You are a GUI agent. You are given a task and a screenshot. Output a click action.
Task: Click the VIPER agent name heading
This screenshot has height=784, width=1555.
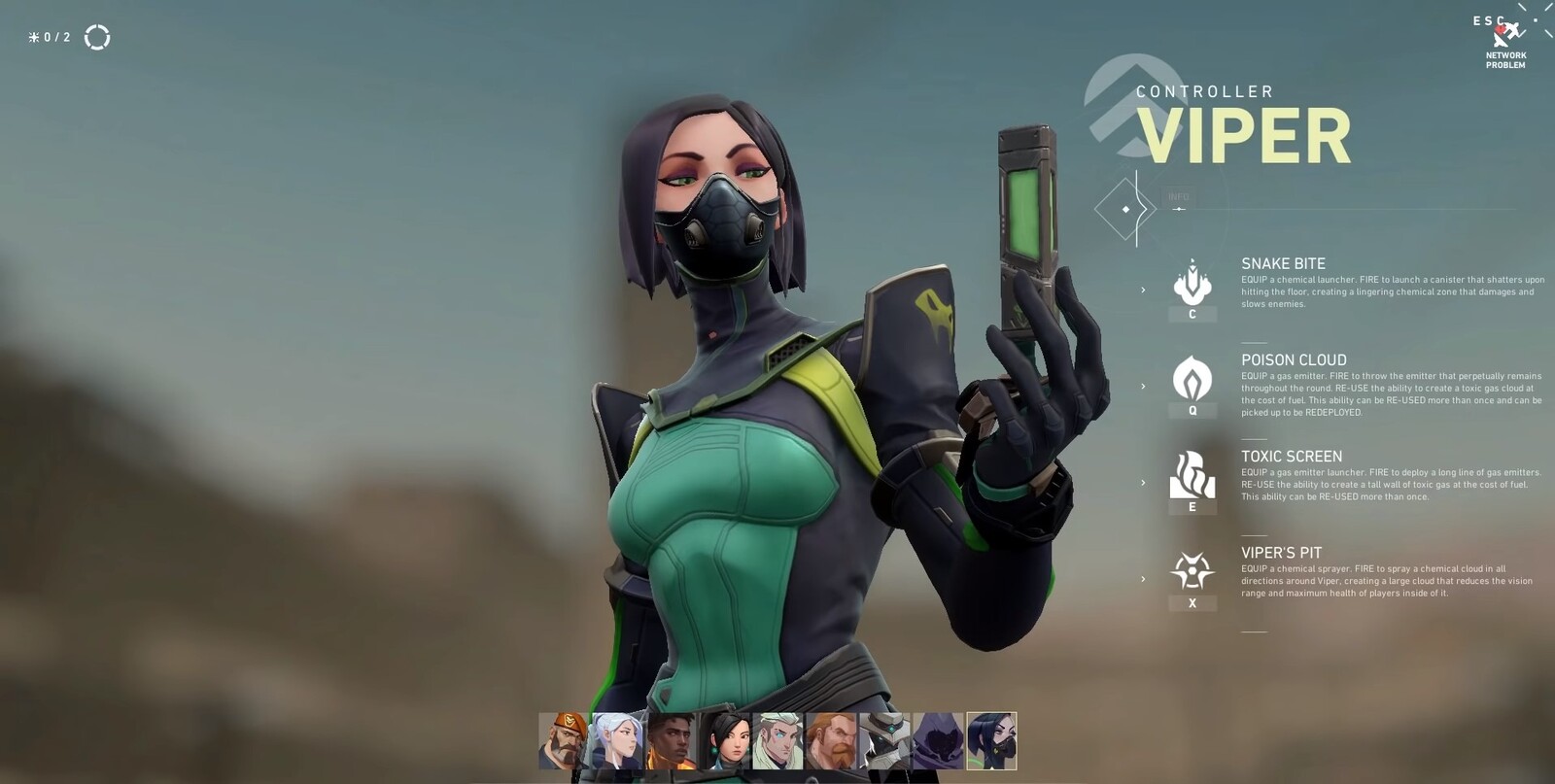[1246, 137]
